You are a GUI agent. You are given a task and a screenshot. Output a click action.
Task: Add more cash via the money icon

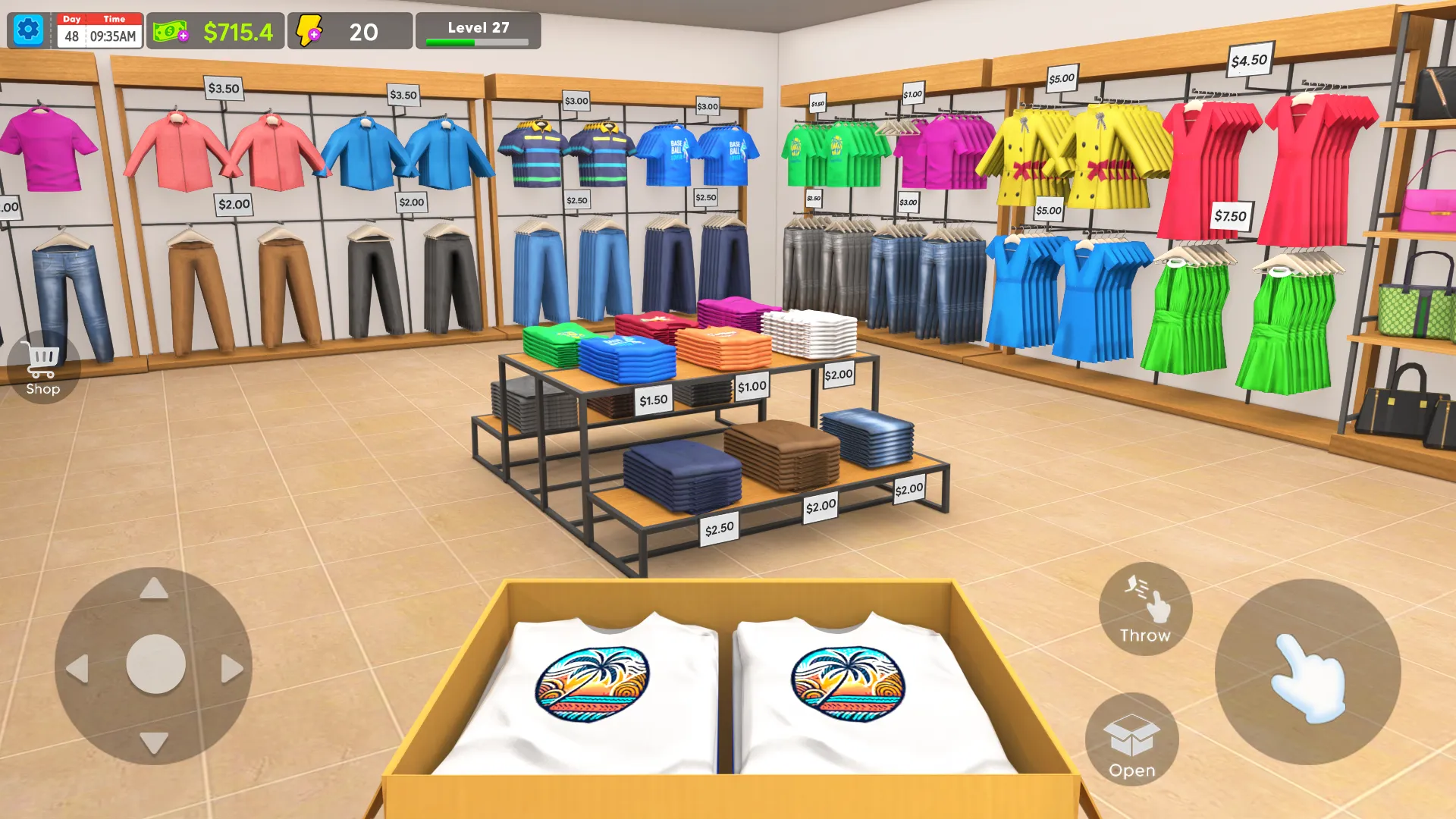coord(171,32)
